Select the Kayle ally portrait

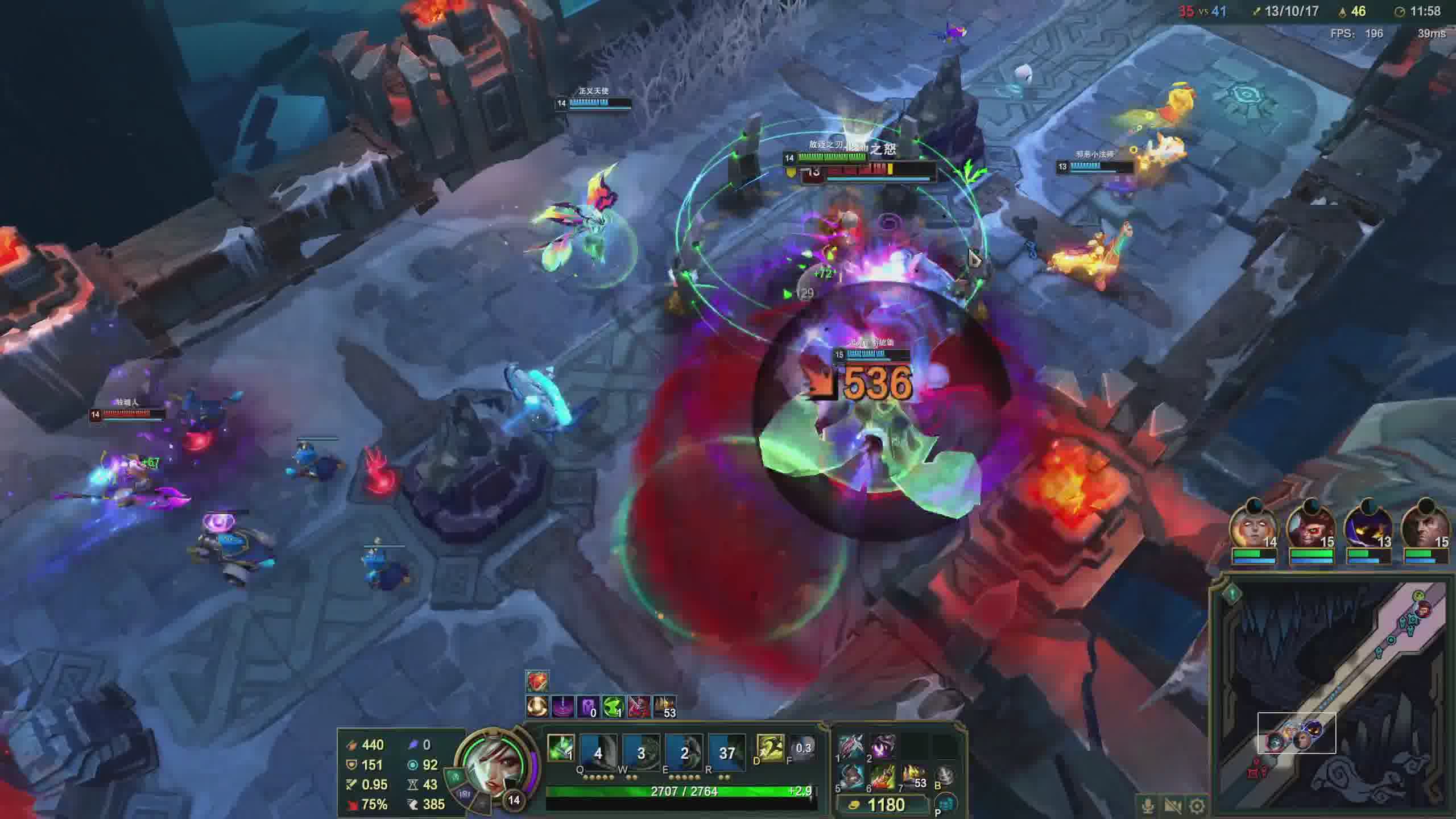click(x=1254, y=526)
